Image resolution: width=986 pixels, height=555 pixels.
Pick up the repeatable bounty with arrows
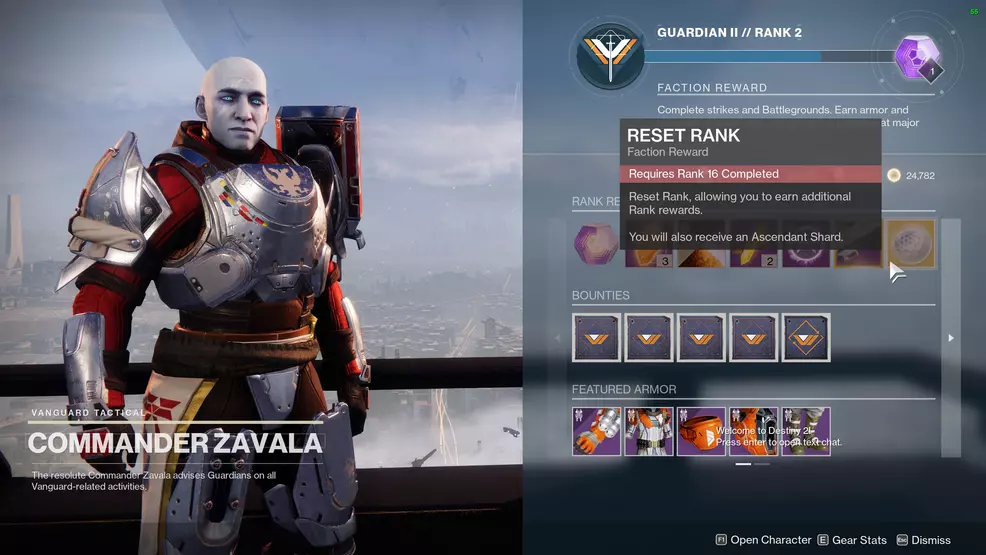tap(806, 337)
